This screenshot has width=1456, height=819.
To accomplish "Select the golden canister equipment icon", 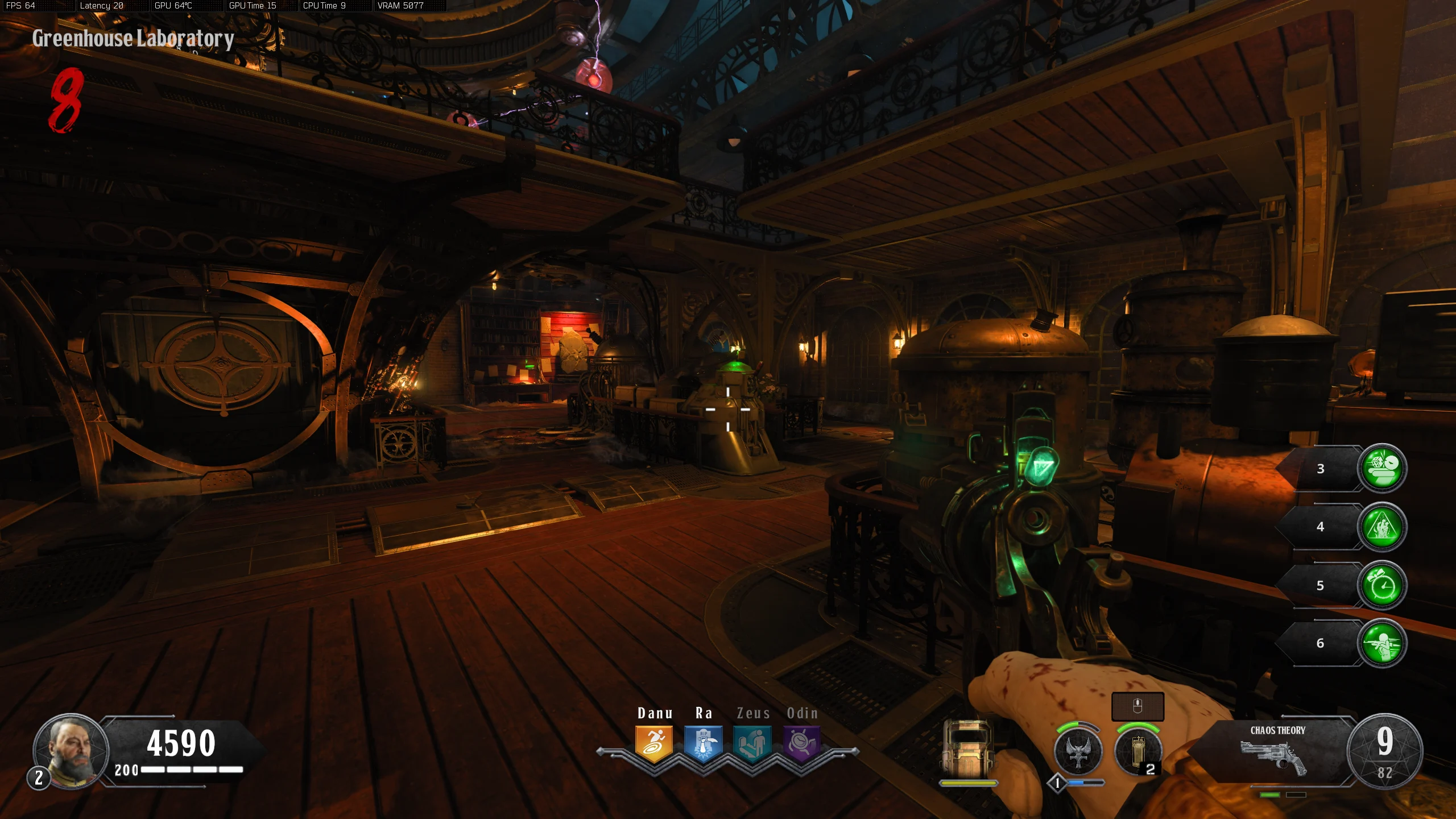I will coord(1137,752).
